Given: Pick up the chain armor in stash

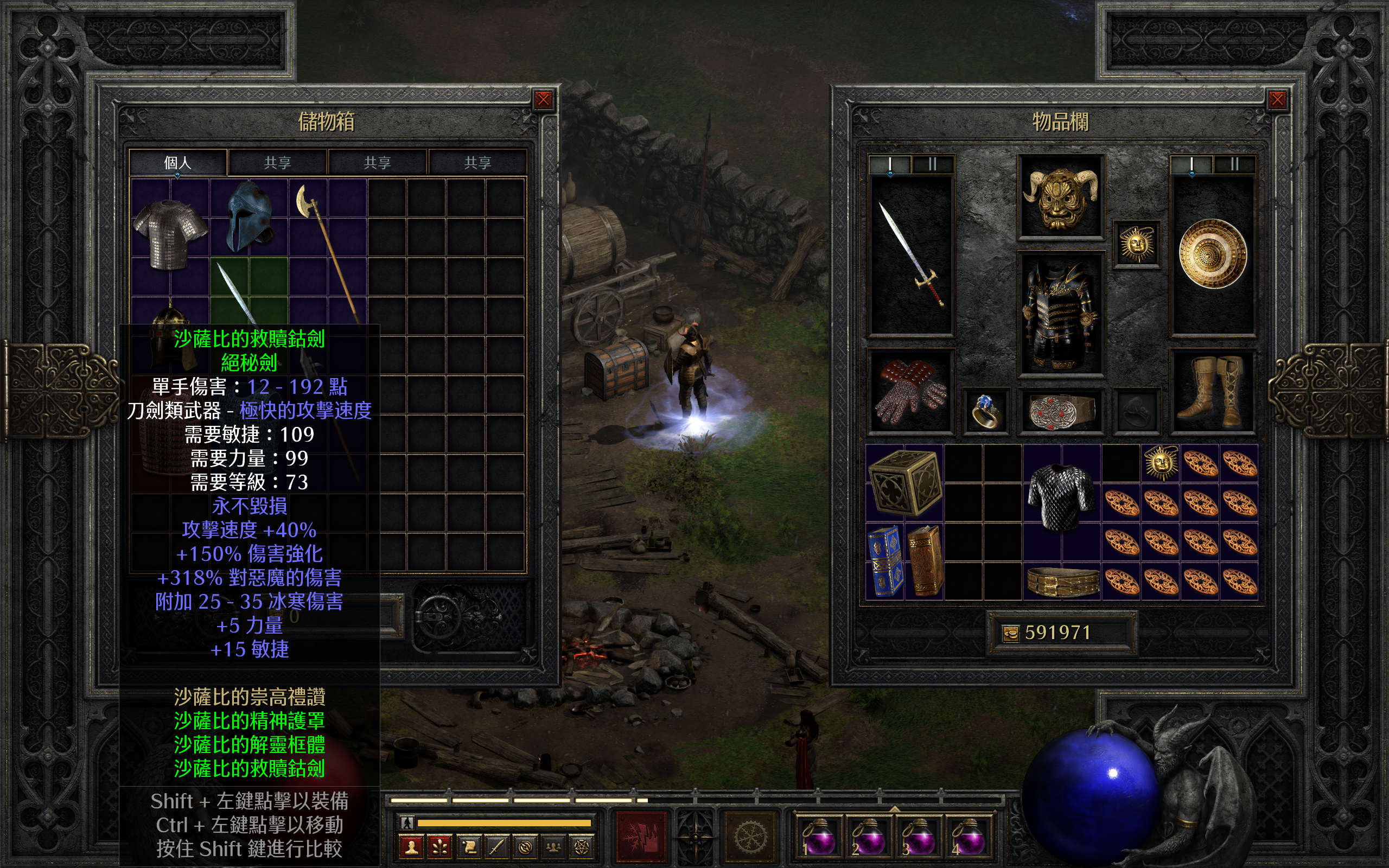Looking at the screenshot, I should [x=170, y=233].
